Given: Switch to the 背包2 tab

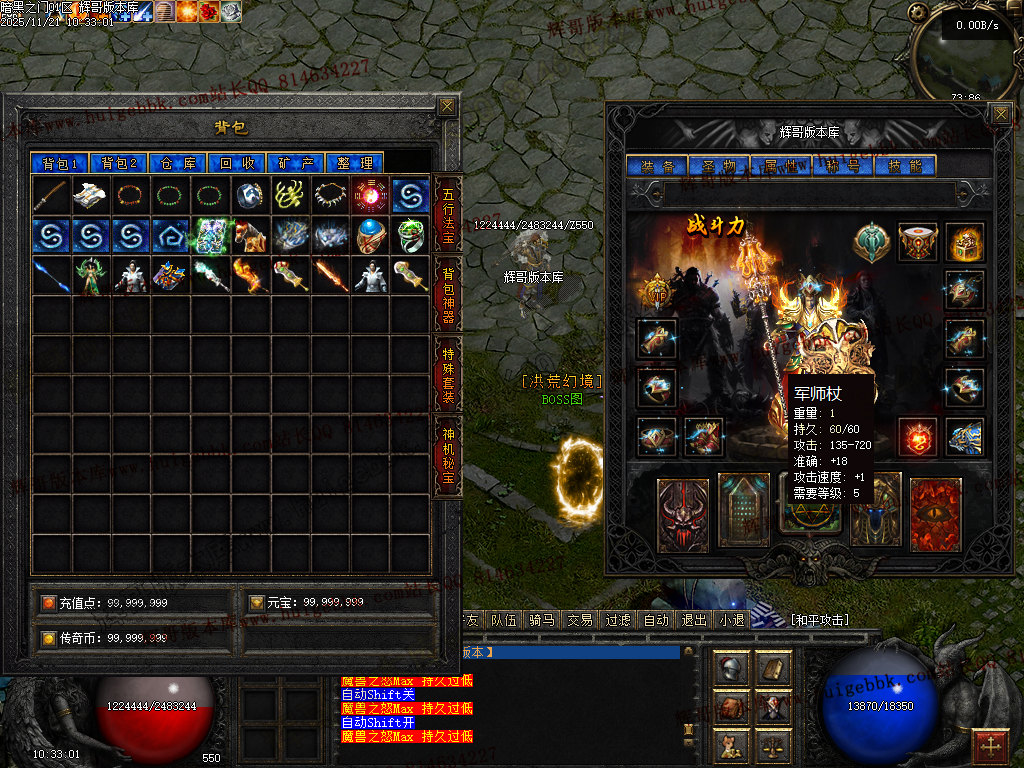Looking at the screenshot, I should click(x=118, y=163).
